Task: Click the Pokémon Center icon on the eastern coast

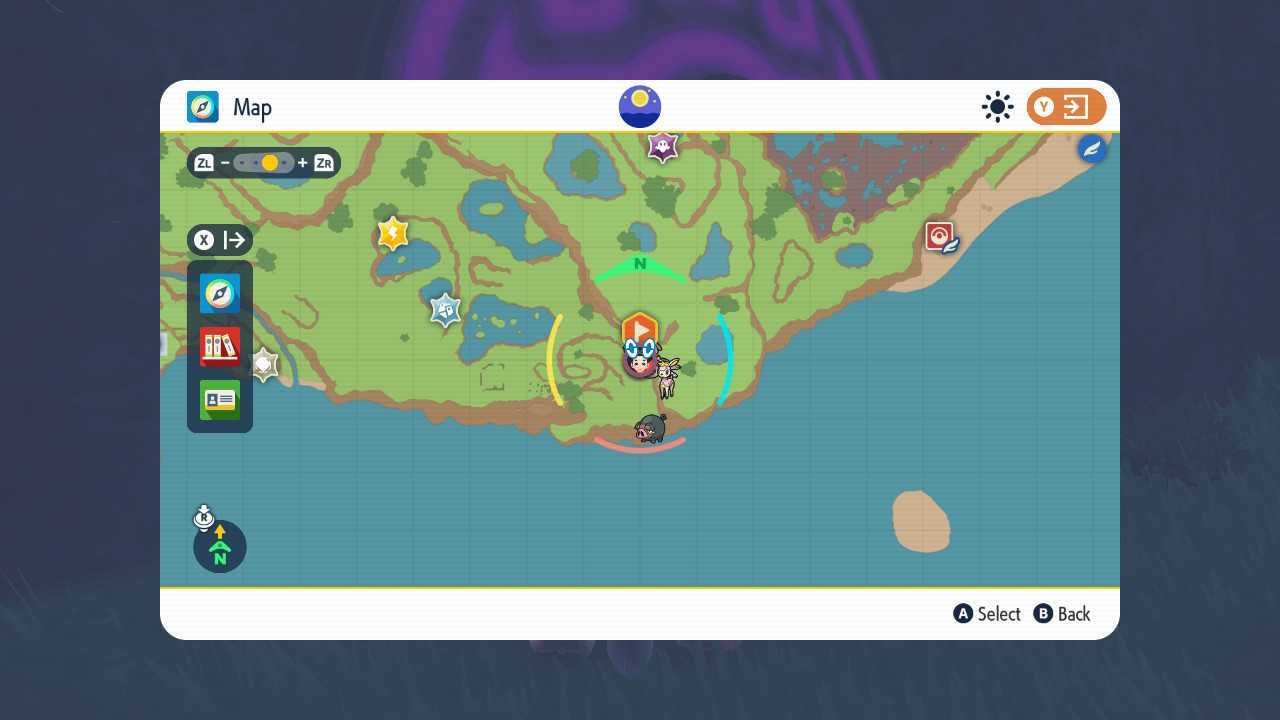Action: pyautogui.click(x=938, y=237)
